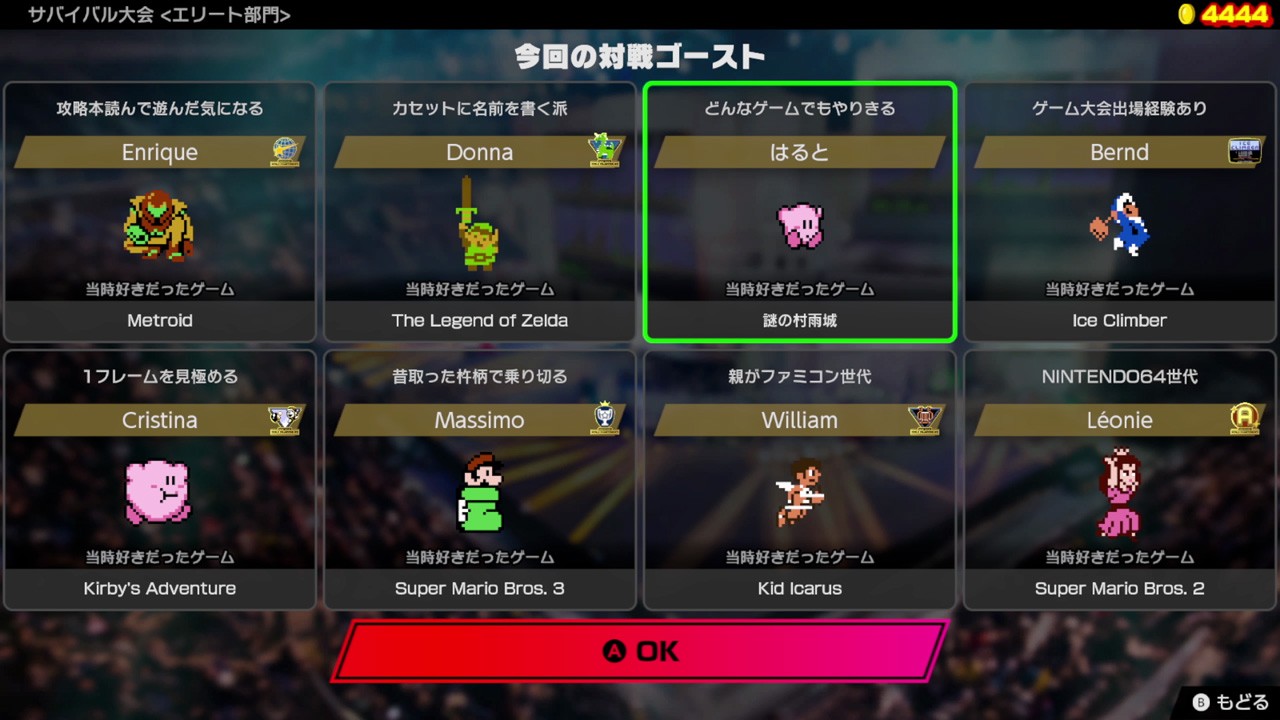Select the highlighted はると ghost card

click(799, 210)
